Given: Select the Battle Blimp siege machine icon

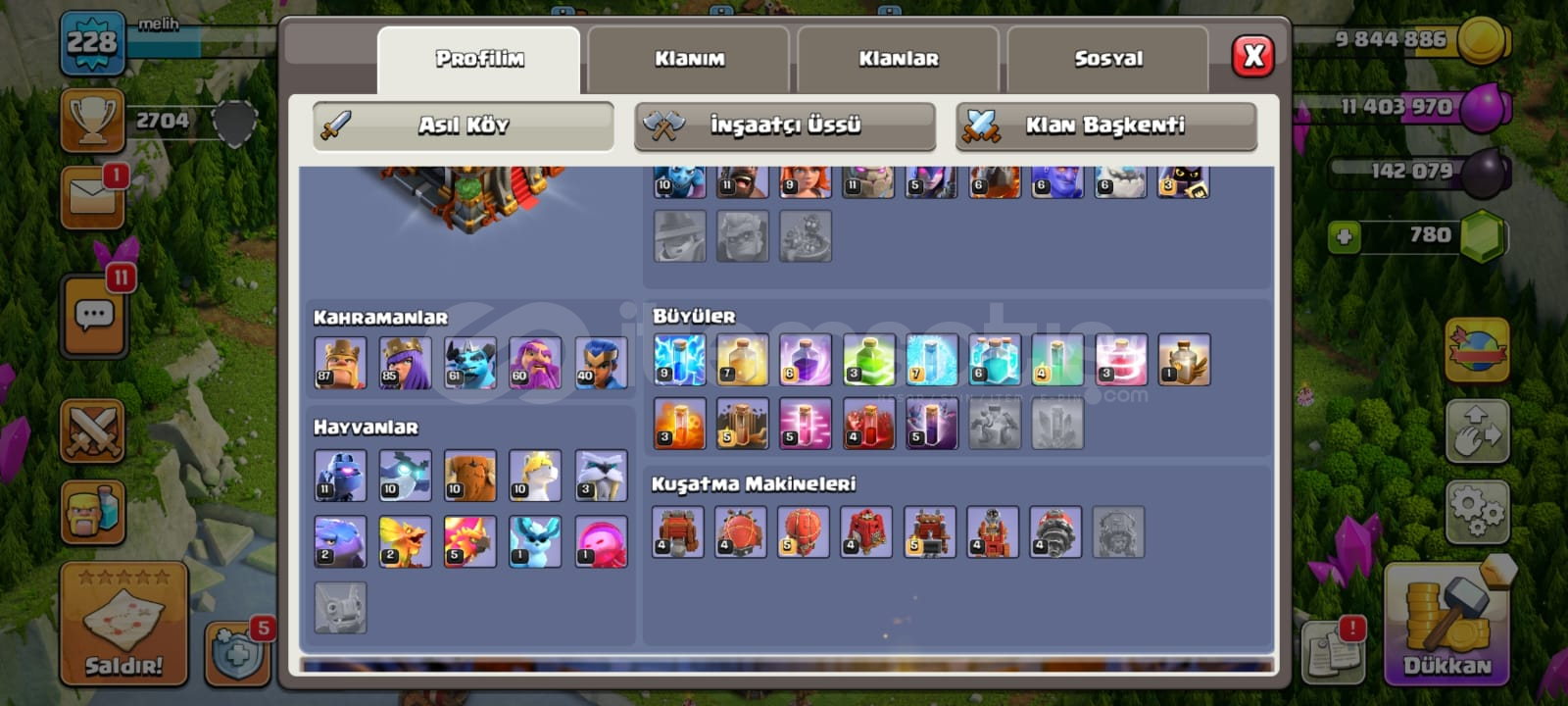Looking at the screenshot, I should pyautogui.click(x=743, y=531).
